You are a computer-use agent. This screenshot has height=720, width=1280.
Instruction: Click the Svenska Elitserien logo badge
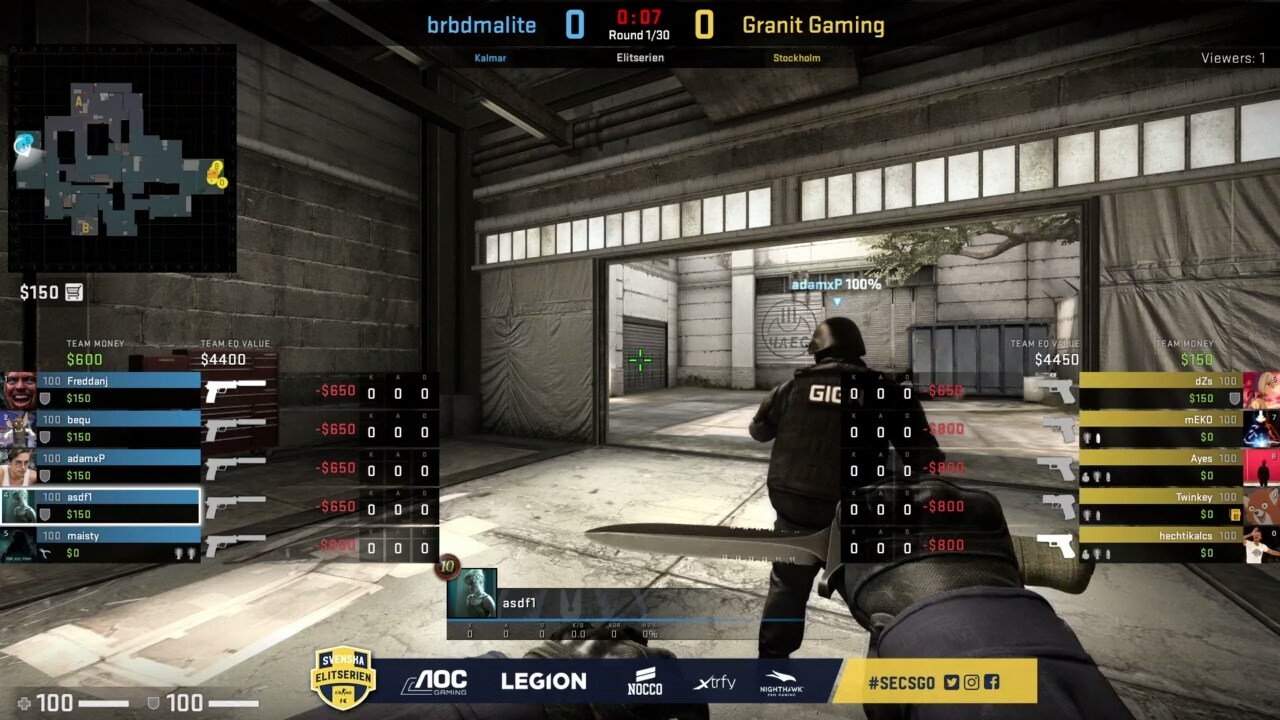tap(343, 678)
